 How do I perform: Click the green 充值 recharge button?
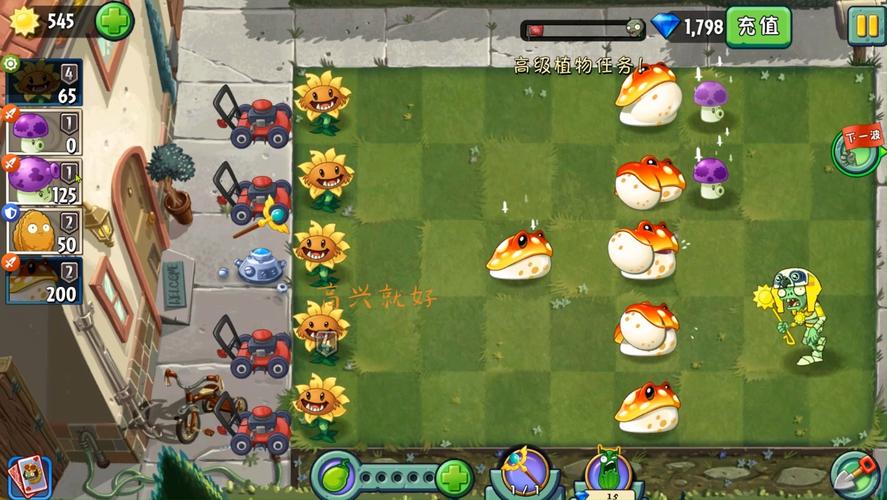(x=758, y=26)
